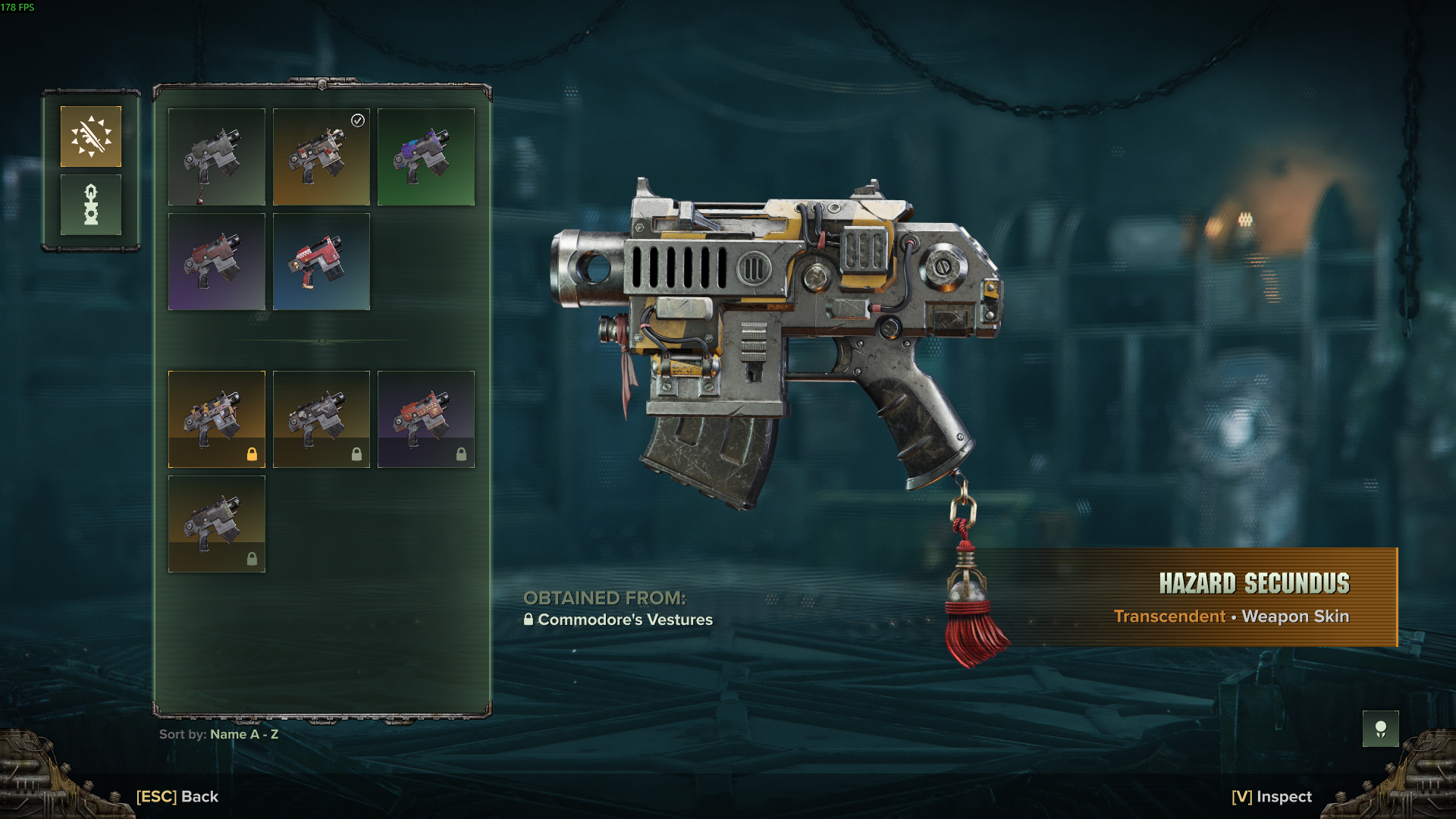Switch to the weapon trinkets tab

[91, 205]
